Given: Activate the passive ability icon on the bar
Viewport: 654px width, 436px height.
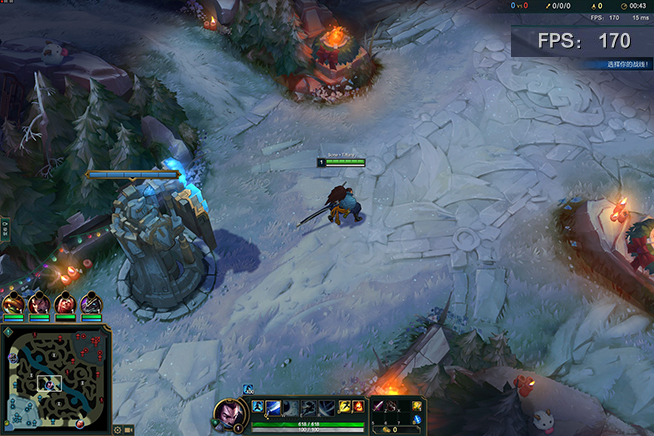Looking at the screenshot, I should (x=257, y=406).
